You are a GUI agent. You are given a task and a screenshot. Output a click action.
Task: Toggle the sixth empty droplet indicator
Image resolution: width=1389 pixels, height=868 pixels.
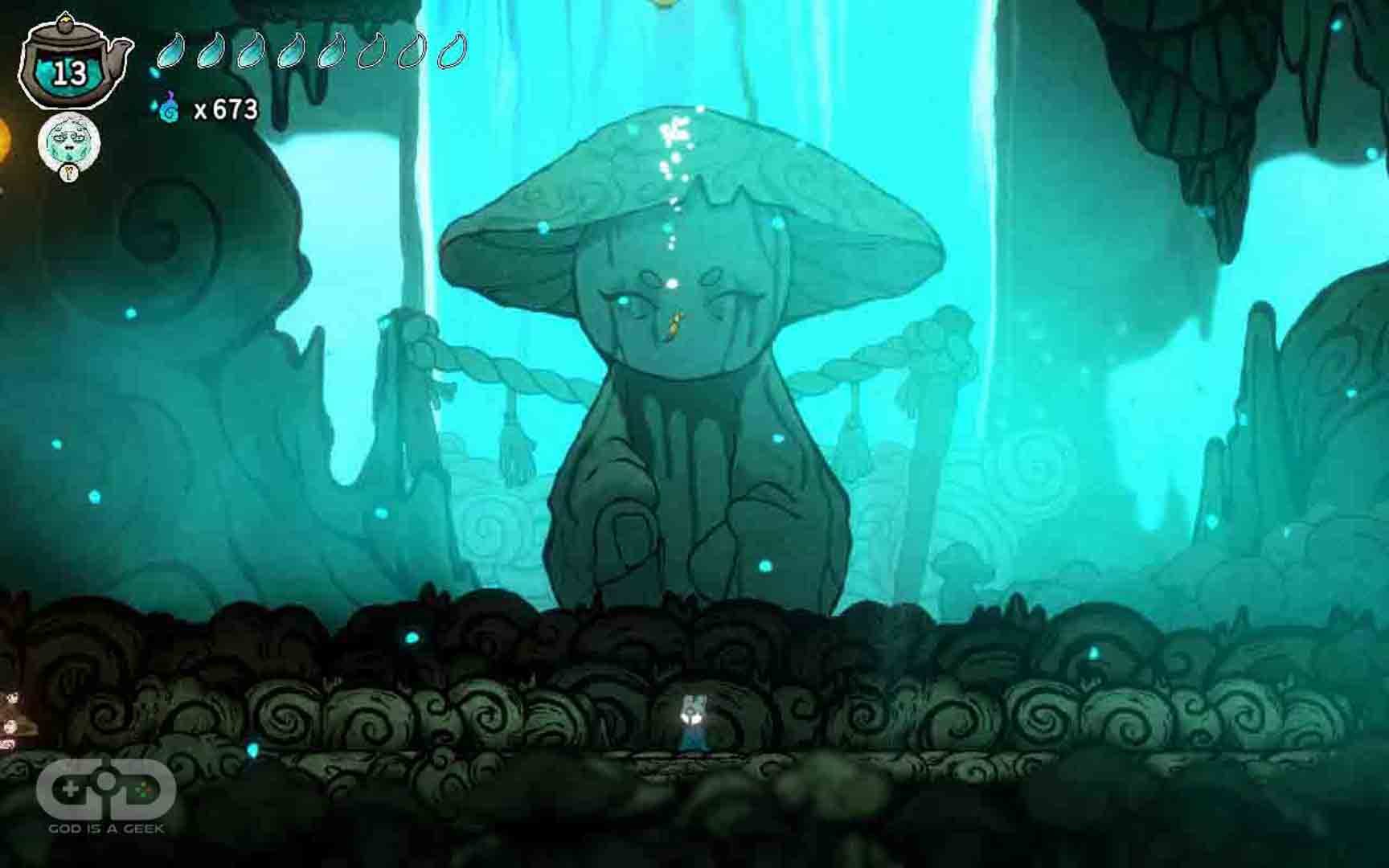[371, 50]
